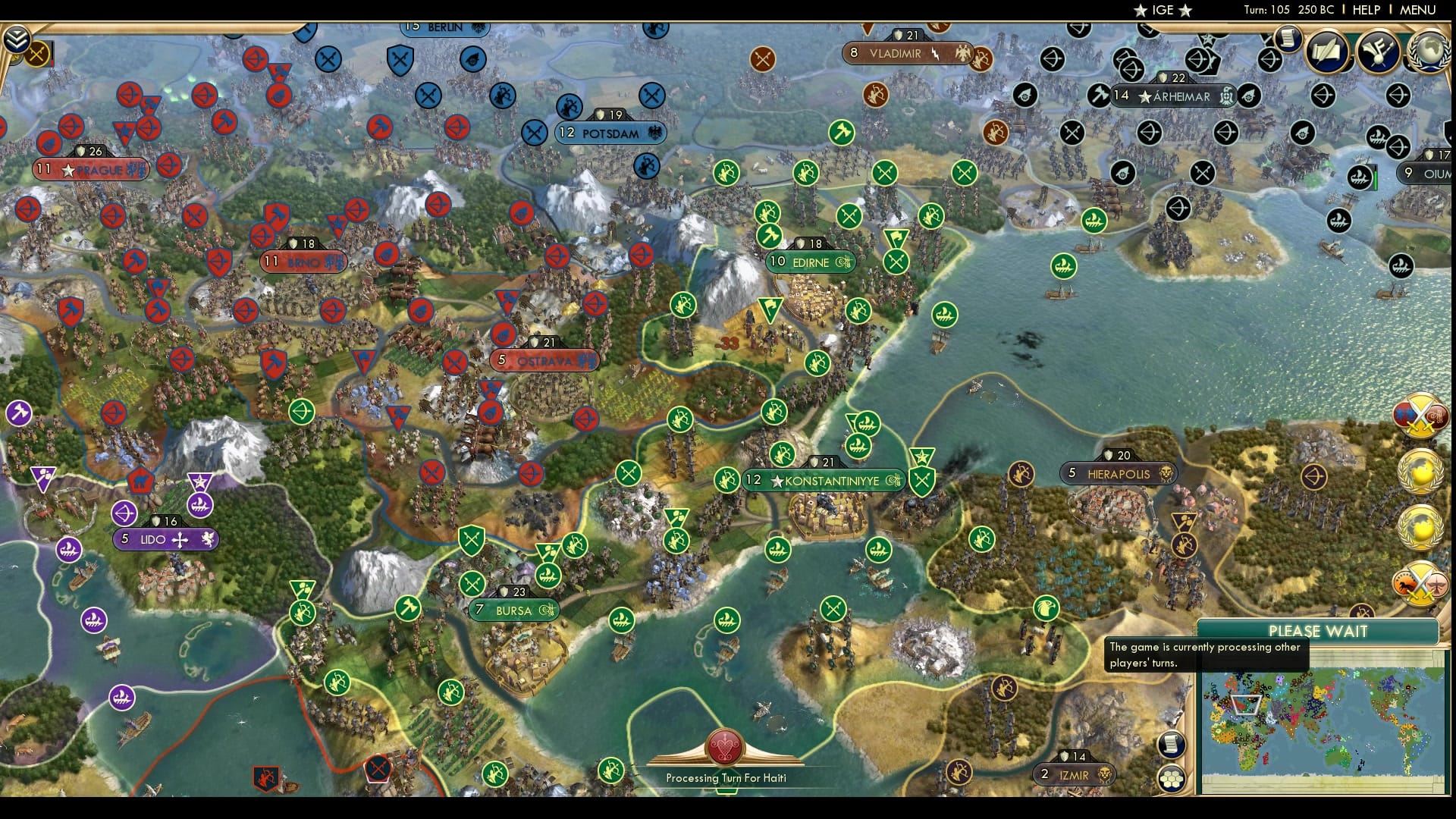Toggle the hex grid button below the minimap scroll
The width and height of the screenshot is (1456, 819).
click(x=1172, y=779)
